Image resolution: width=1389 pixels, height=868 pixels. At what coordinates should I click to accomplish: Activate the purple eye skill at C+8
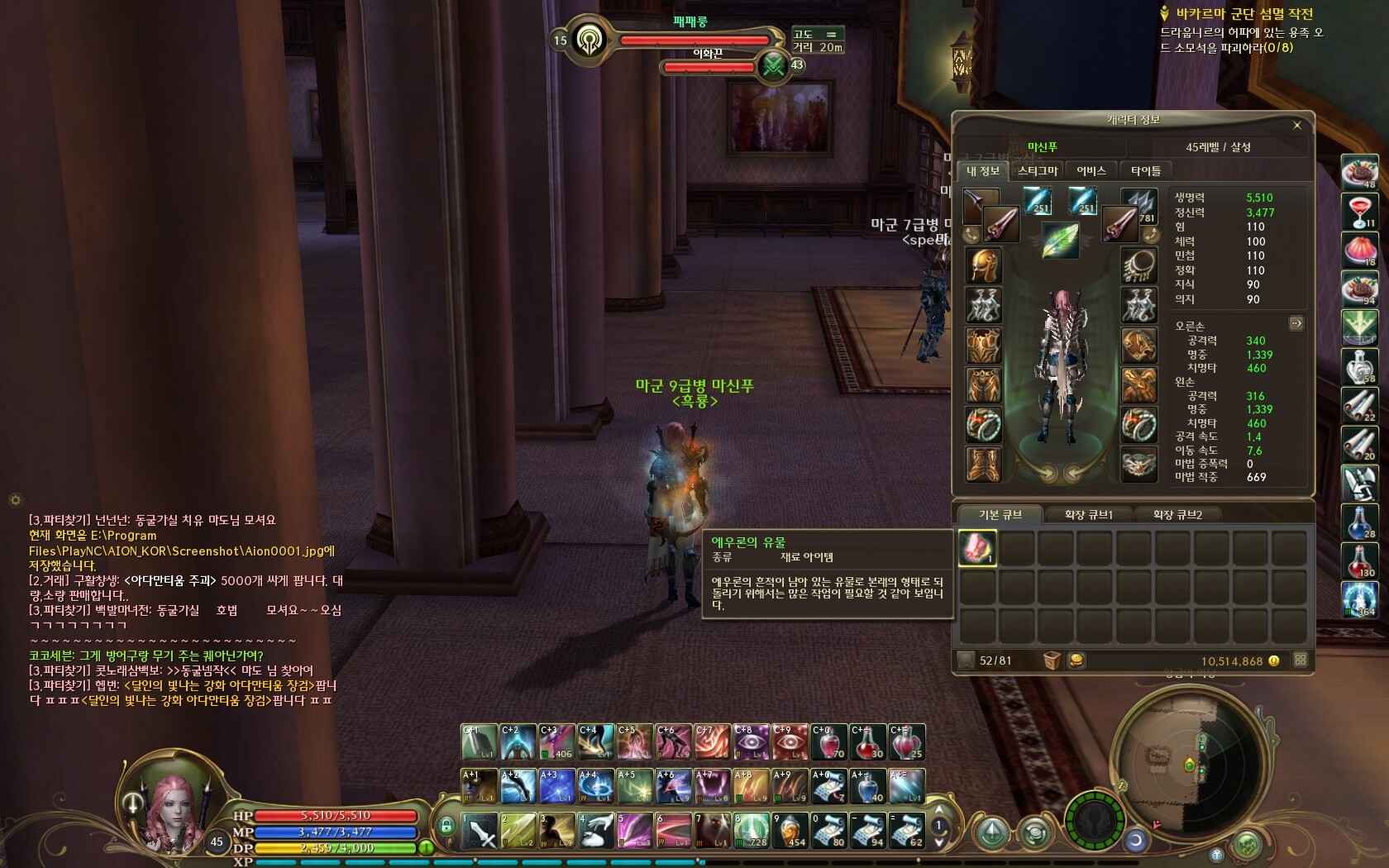[752, 742]
